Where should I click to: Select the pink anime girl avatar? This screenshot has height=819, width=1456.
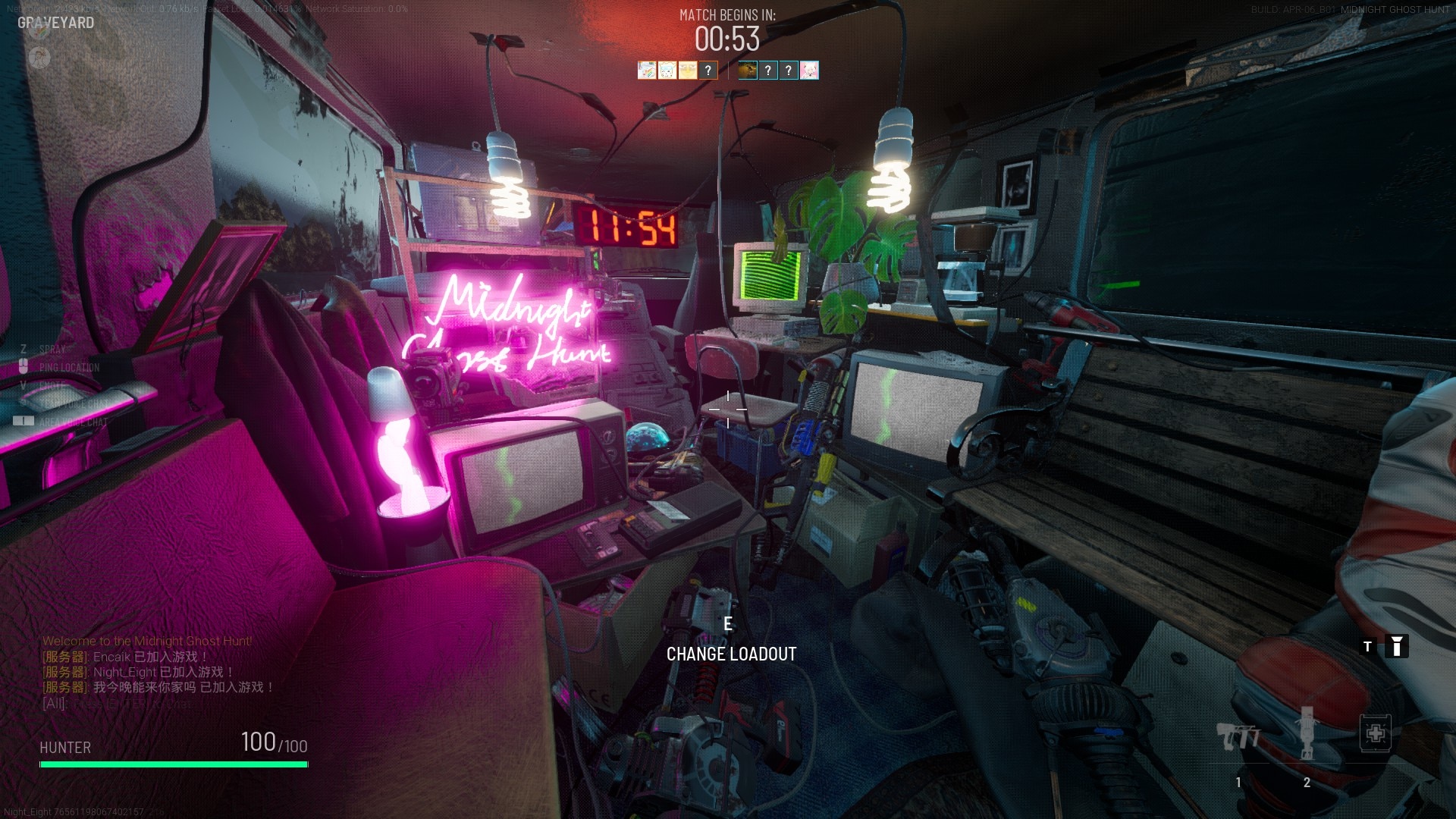[x=809, y=71]
